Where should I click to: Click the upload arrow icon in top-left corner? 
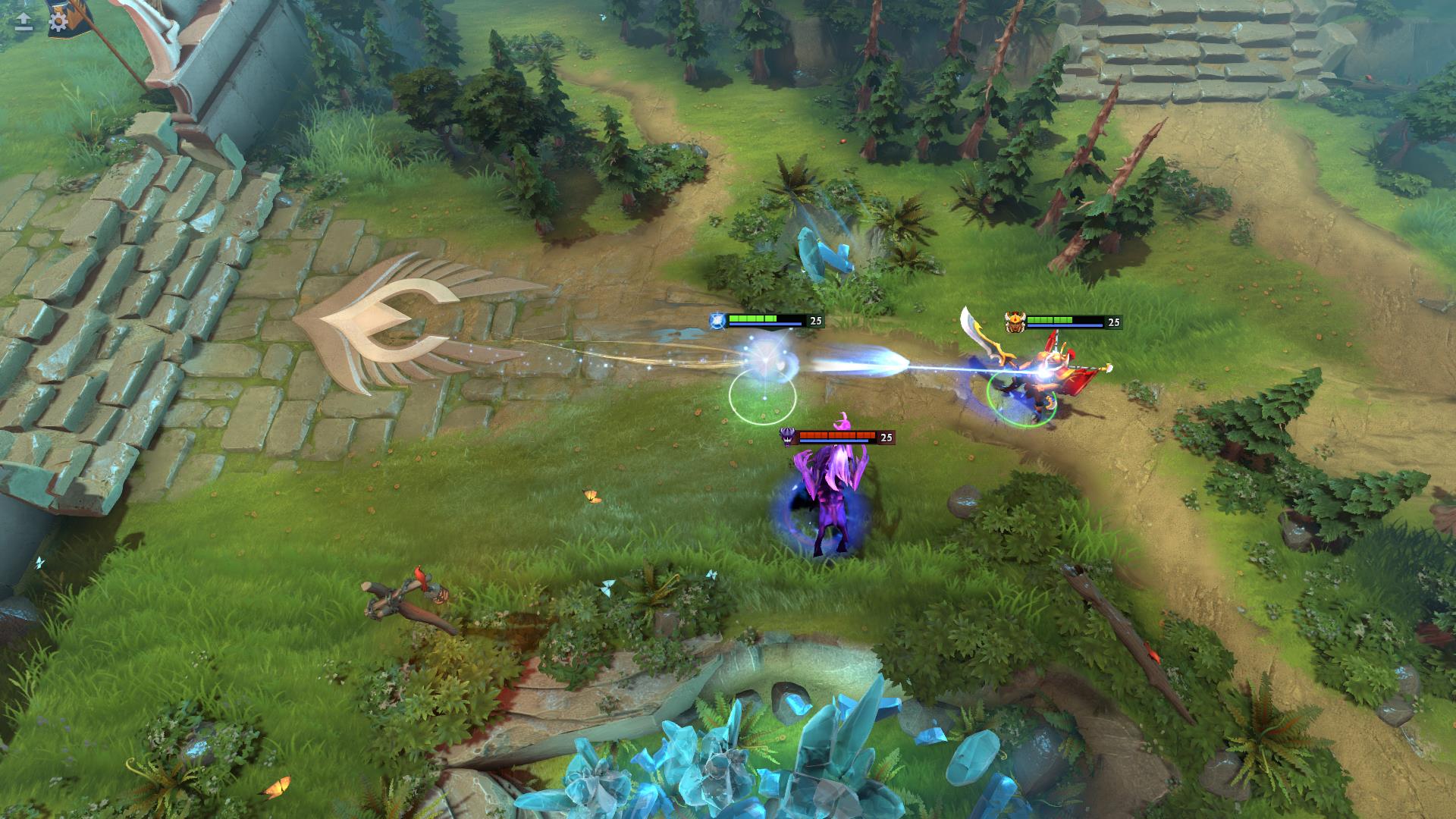23,21
